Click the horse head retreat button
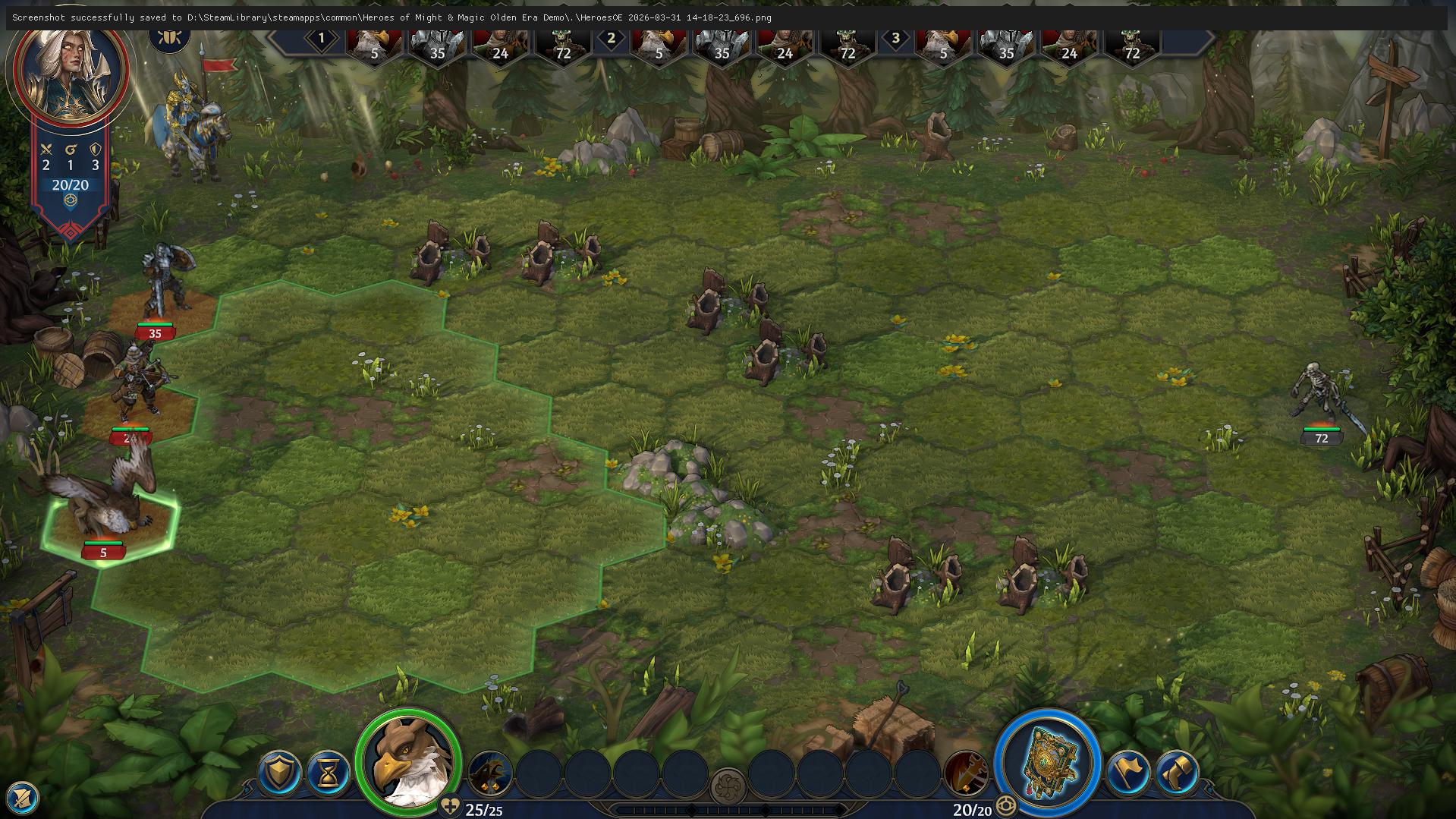1456x819 pixels. [1177, 773]
